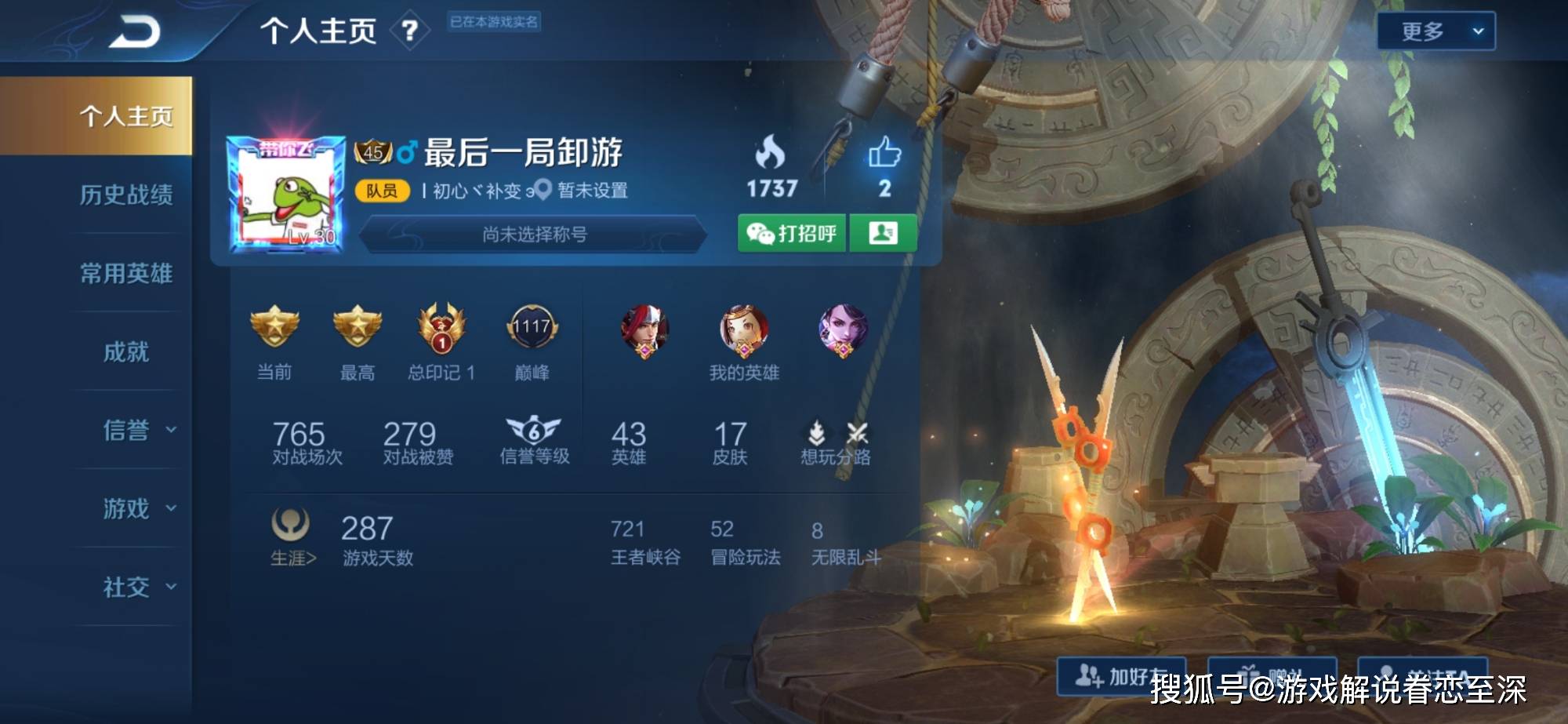Select the 个人主页 tab
The image size is (1568, 724).
click(x=125, y=116)
